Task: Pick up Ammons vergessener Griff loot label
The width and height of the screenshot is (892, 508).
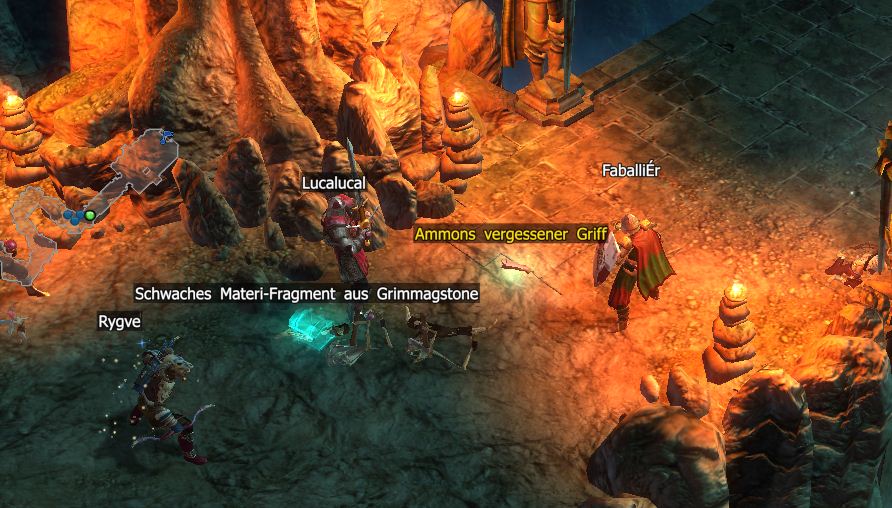Action: click(x=510, y=234)
